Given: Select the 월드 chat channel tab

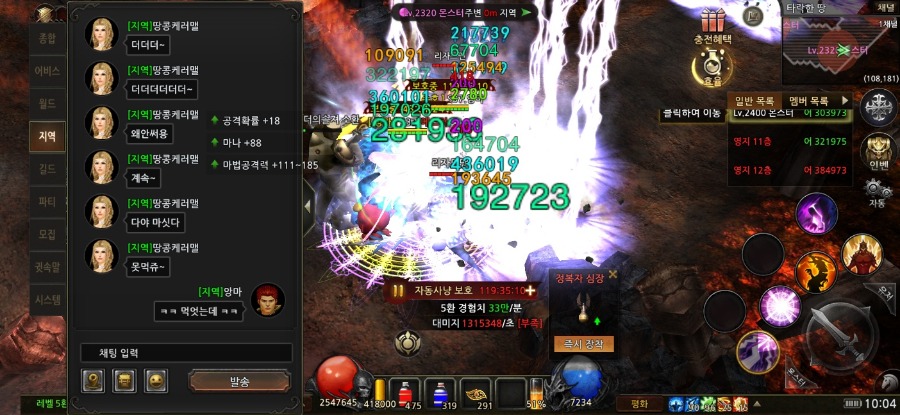Looking at the screenshot, I should [x=47, y=103].
